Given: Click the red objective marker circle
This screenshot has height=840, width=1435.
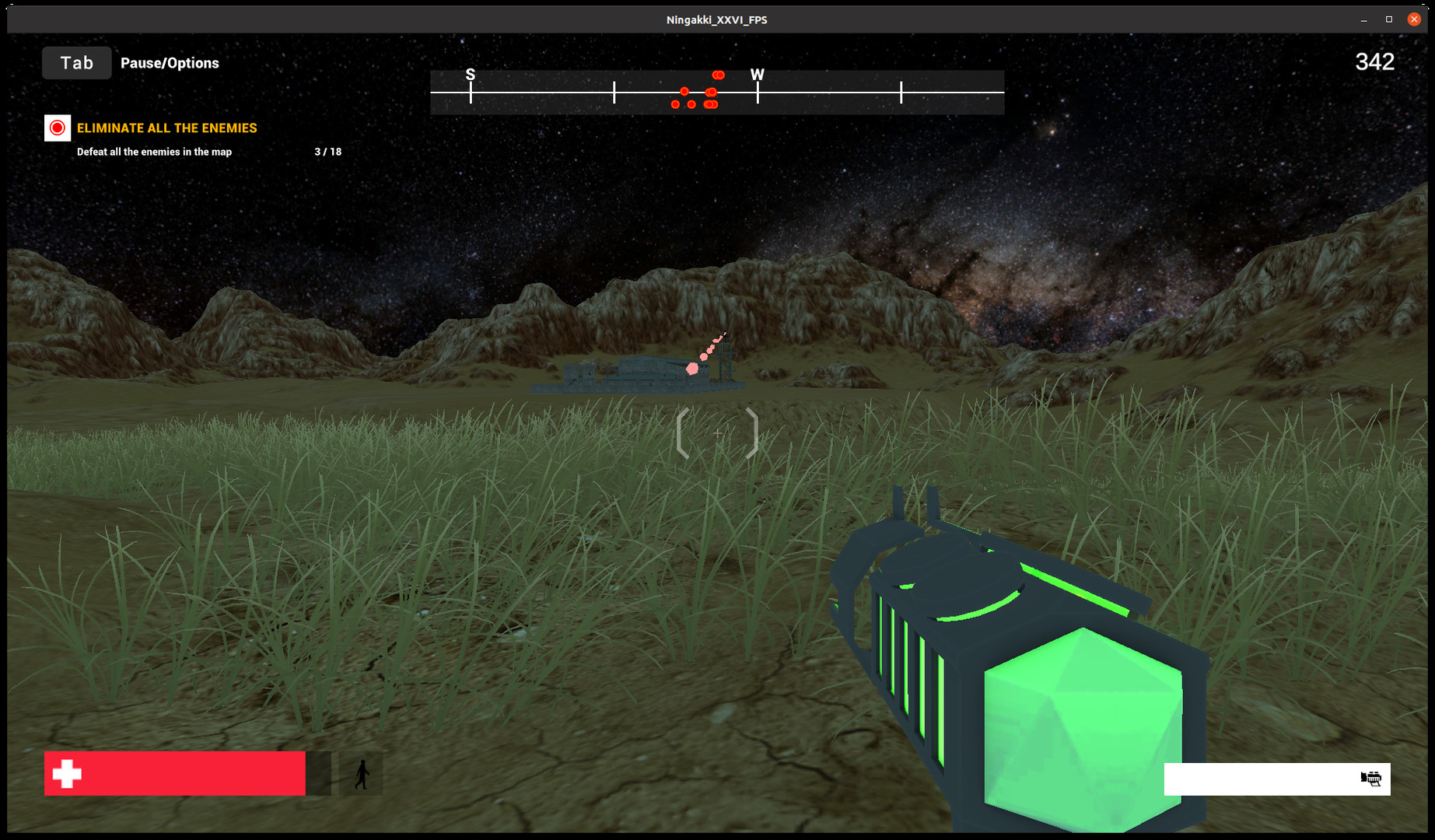Looking at the screenshot, I should 57,128.
